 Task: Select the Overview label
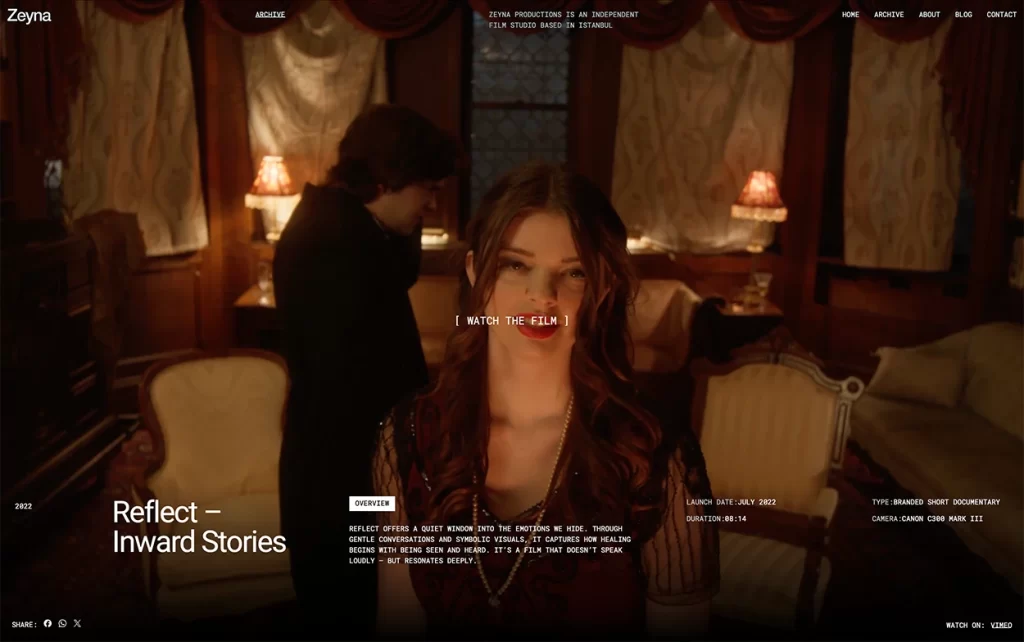point(371,503)
